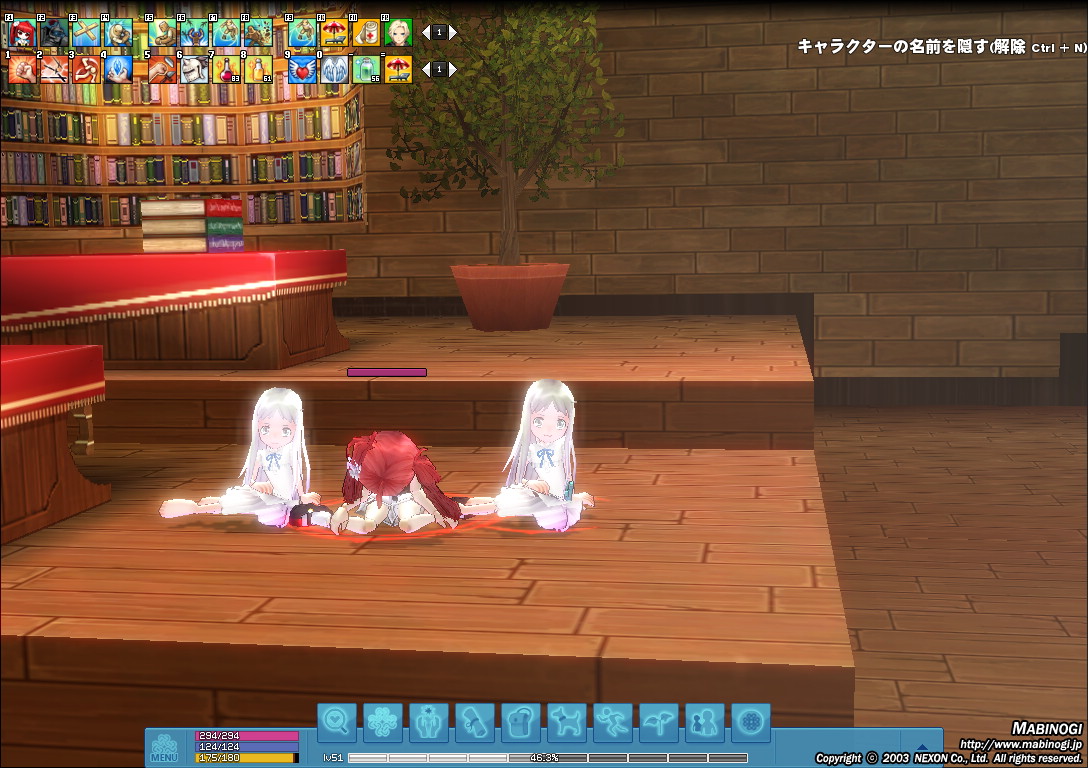Activate the winged heart skill
This screenshot has width=1088, height=768.
coord(303,69)
